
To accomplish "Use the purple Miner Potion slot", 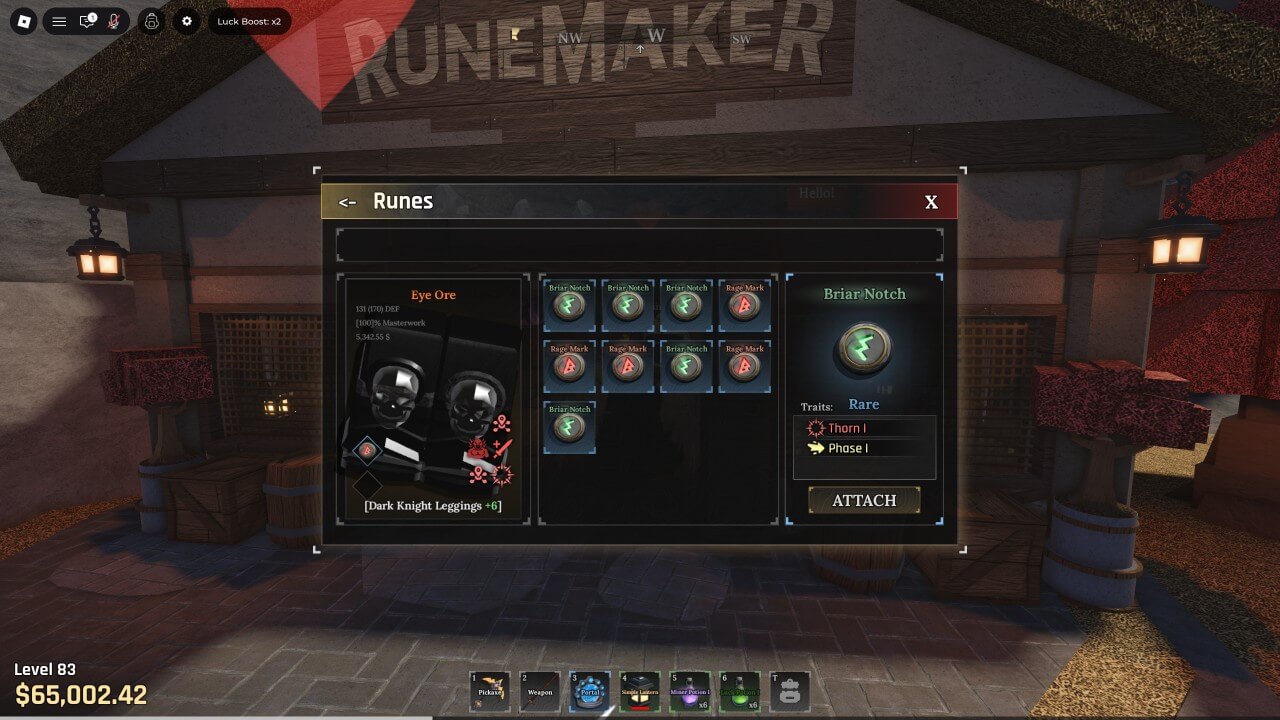I will pos(690,691).
